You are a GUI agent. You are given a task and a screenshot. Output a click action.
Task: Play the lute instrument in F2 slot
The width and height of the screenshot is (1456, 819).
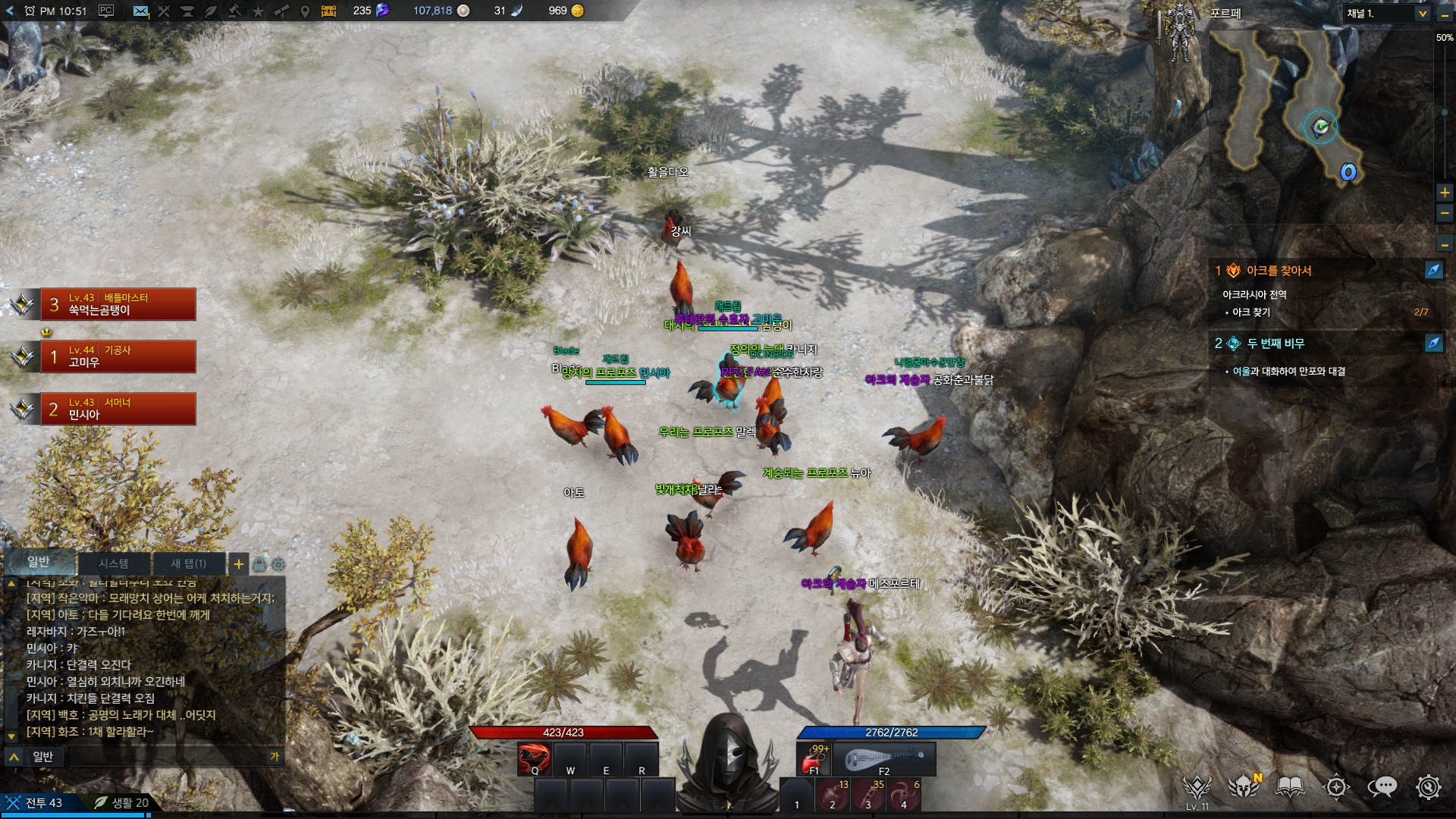tap(884, 758)
